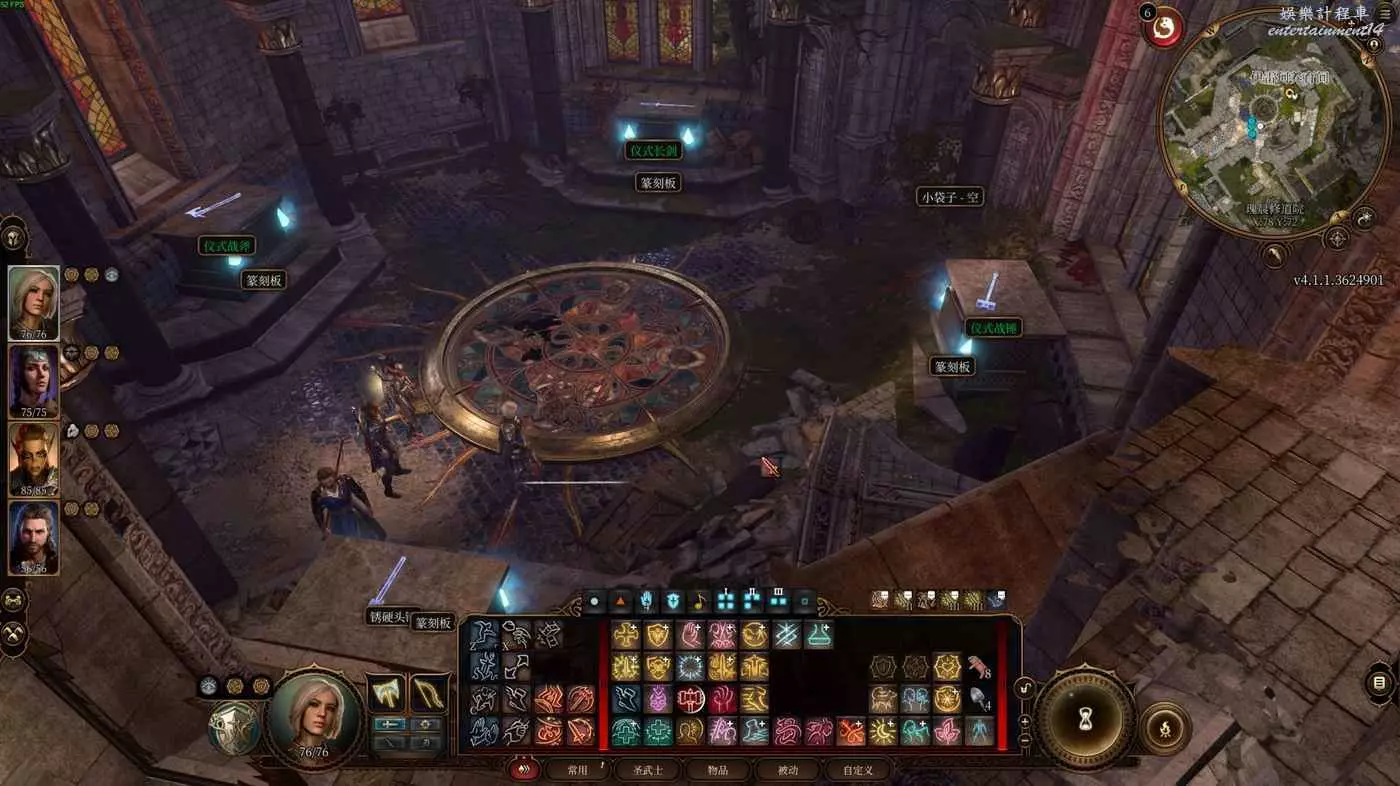Select the 被动 hotbar tab

click(788, 770)
